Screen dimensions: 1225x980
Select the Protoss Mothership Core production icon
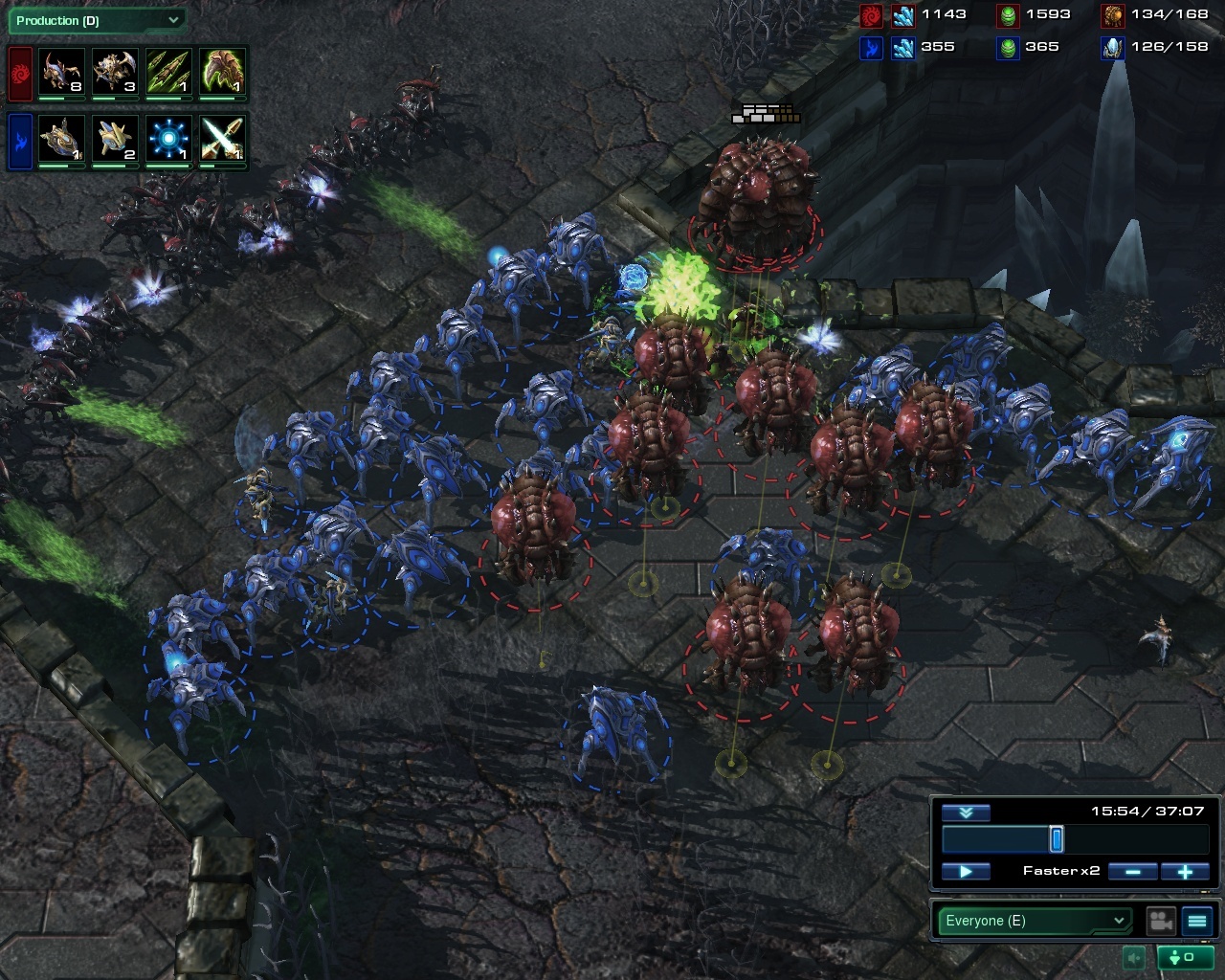[x=61, y=140]
